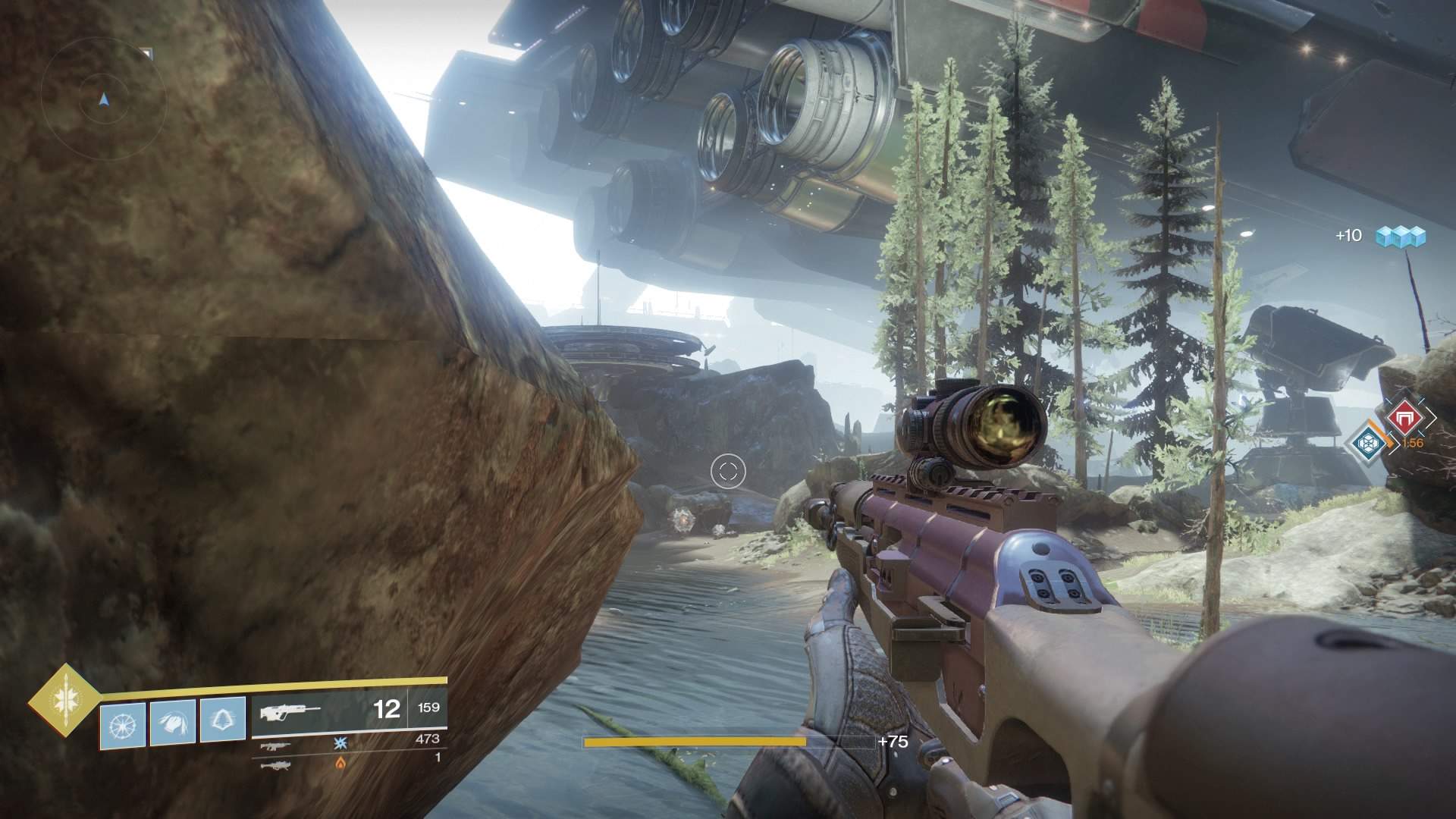Click the blue glimmer cubes icon
The width and height of the screenshot is (1456, 819).
(1402, 237)
